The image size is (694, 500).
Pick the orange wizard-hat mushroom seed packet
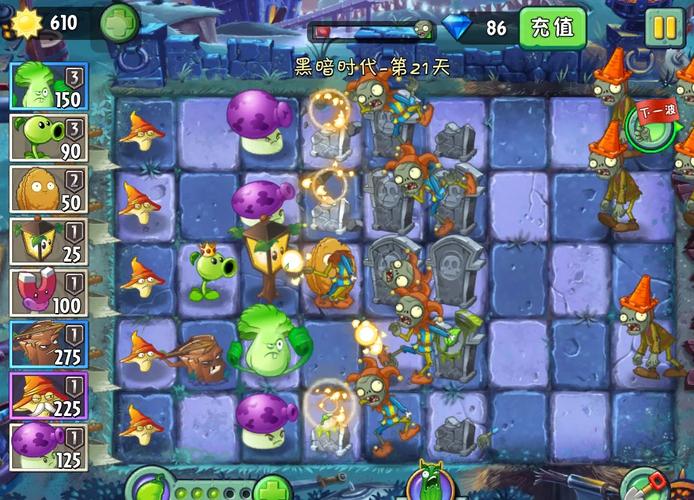click(48, 397)
